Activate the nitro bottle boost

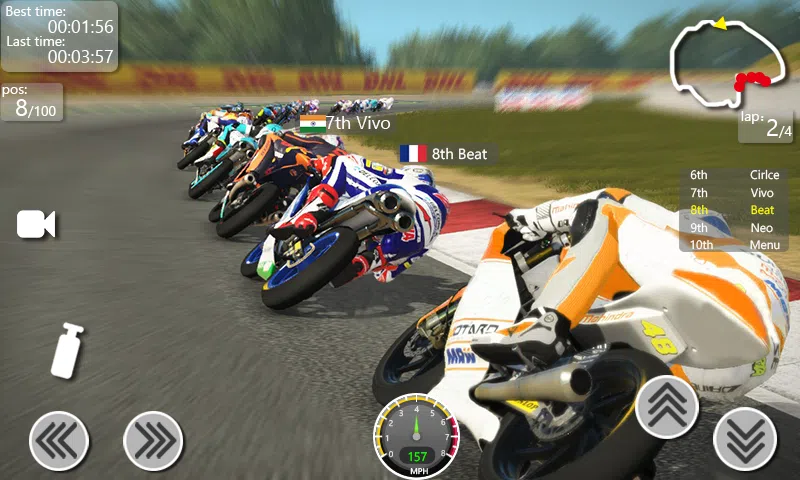pyautogui.click(x=67, y=351)
